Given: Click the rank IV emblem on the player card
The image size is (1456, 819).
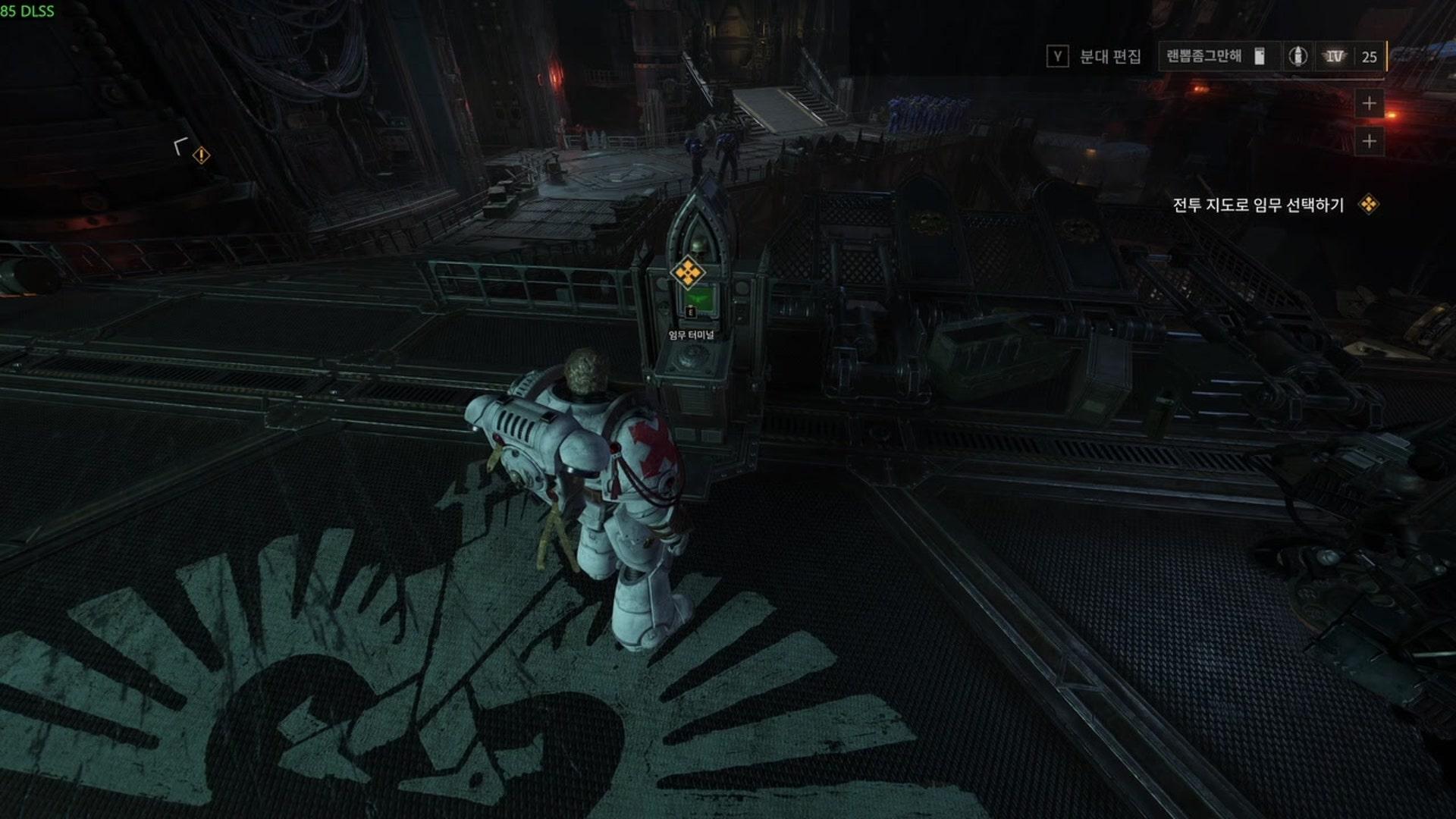Looking at the screenshot, I should (1334, 56).
